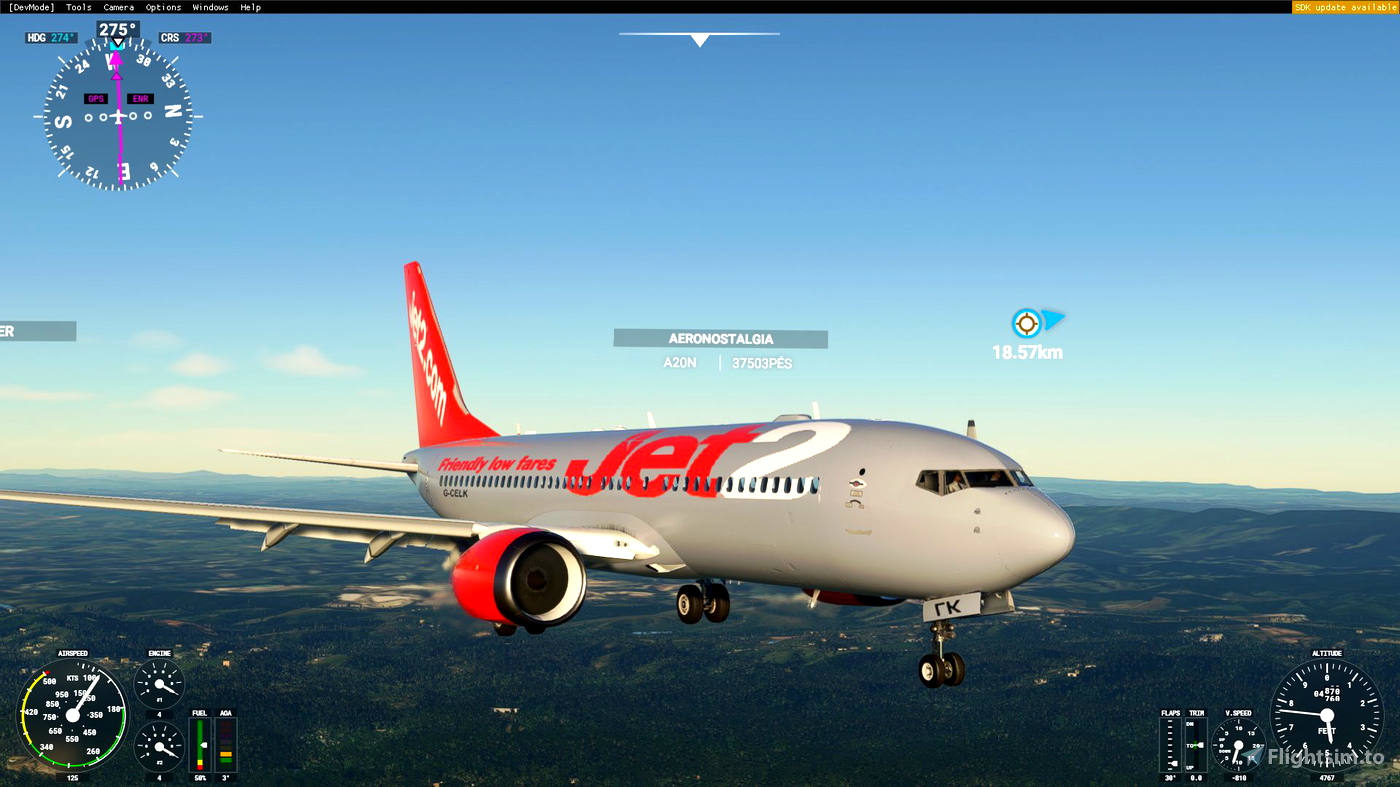Select the ALTITUDE gauge in the bottom right

(1326, 715)
